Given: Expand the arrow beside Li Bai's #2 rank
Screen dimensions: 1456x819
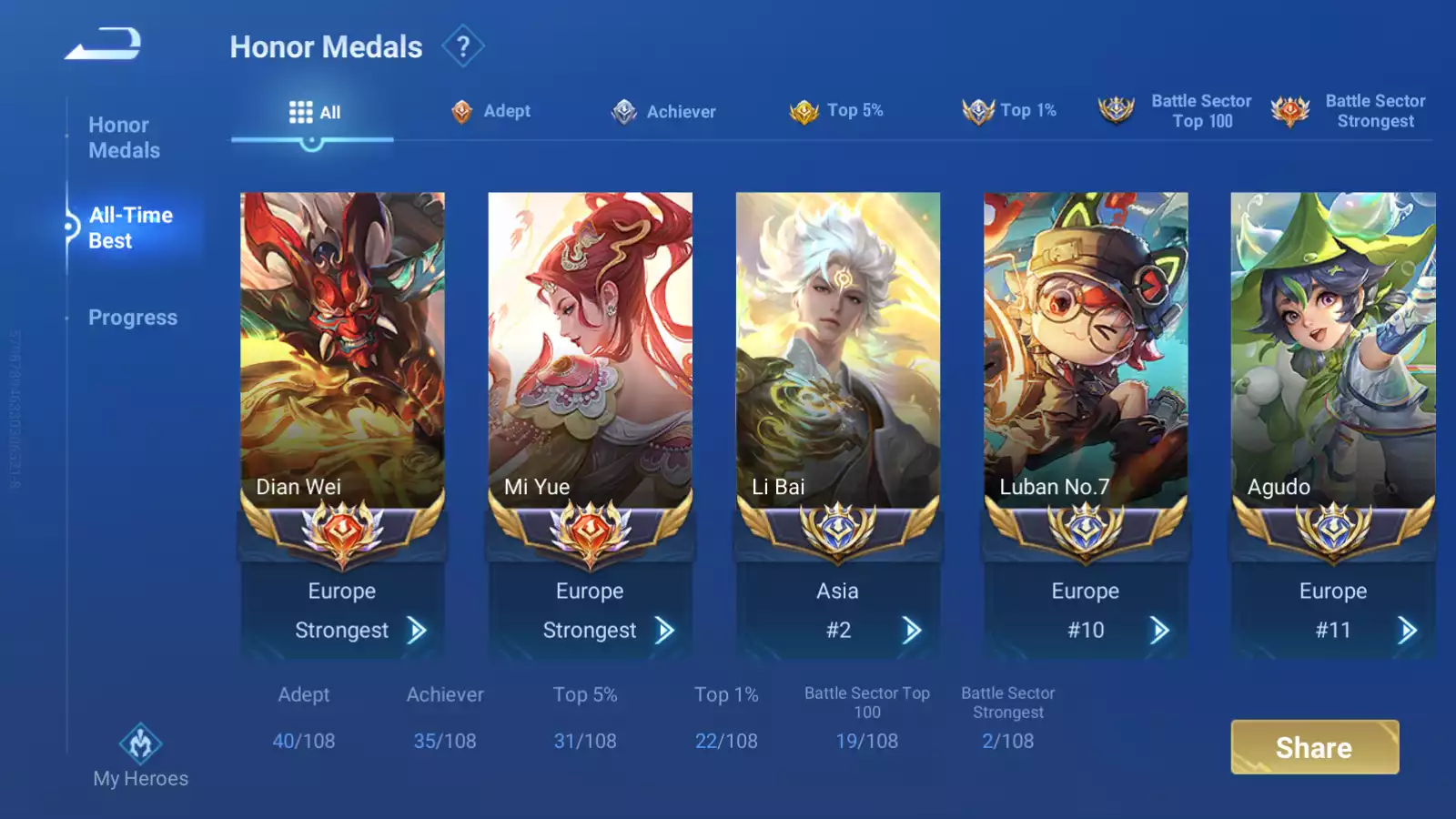Looking at the screenshot, I should pos(912,630).
